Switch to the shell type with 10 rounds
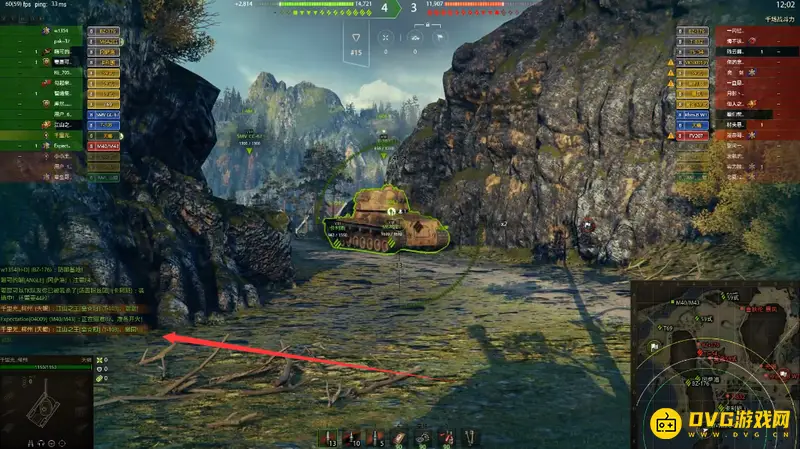This screenshot has width=800, height=449. point(354,438)
